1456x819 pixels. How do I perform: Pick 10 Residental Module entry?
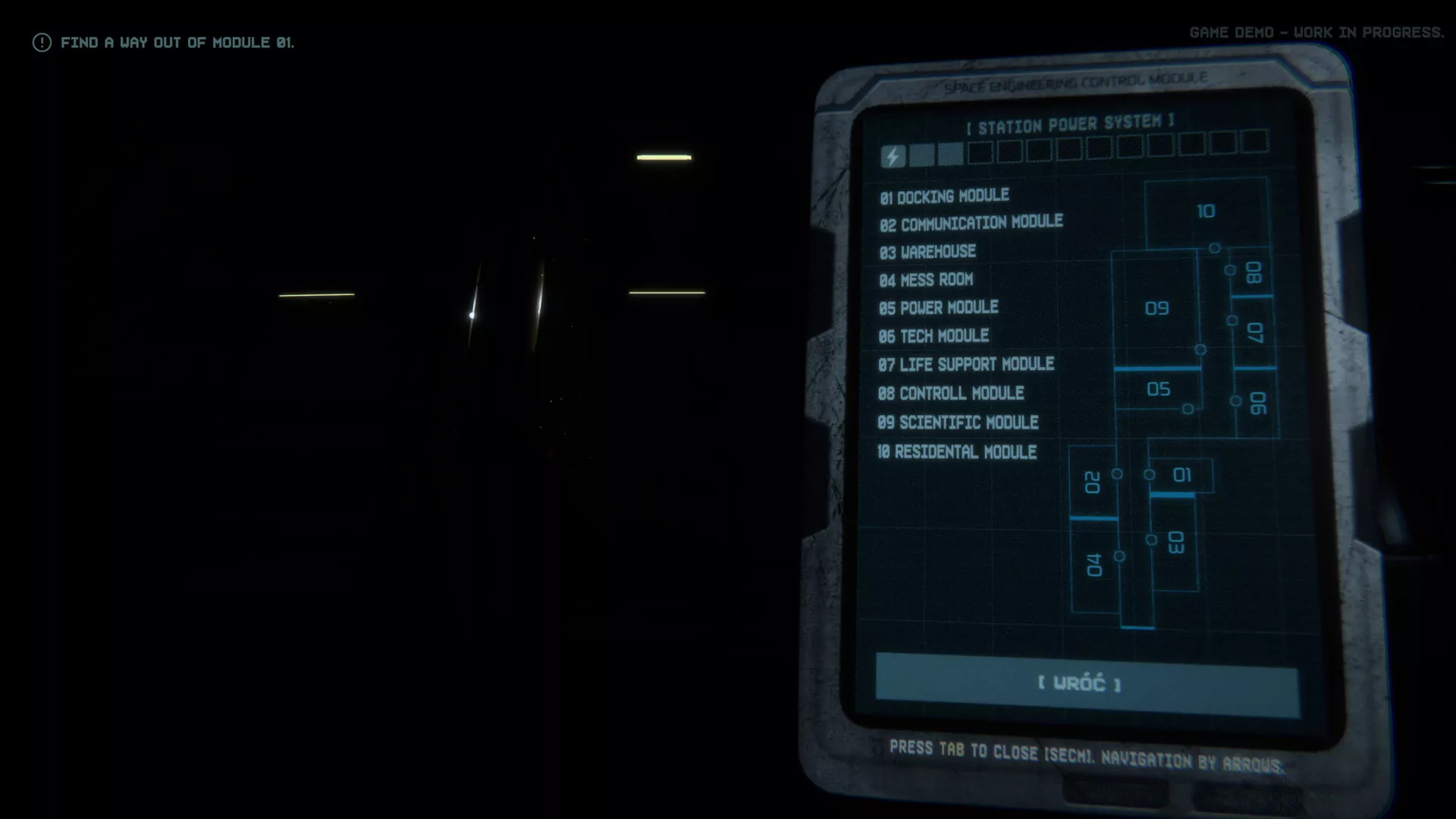tap(956, 452)
